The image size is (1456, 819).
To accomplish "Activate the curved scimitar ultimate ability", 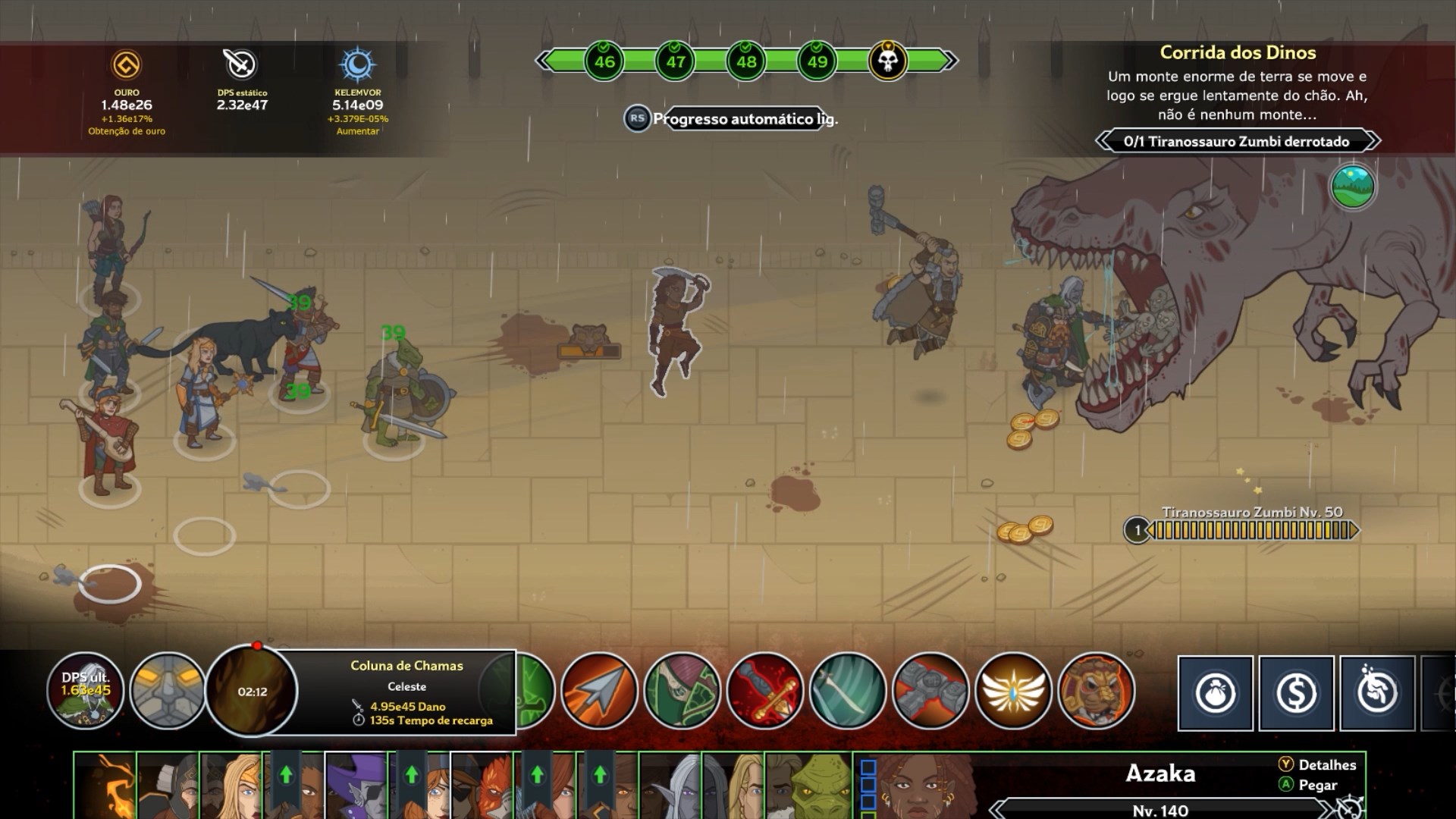I will point(848,691).
